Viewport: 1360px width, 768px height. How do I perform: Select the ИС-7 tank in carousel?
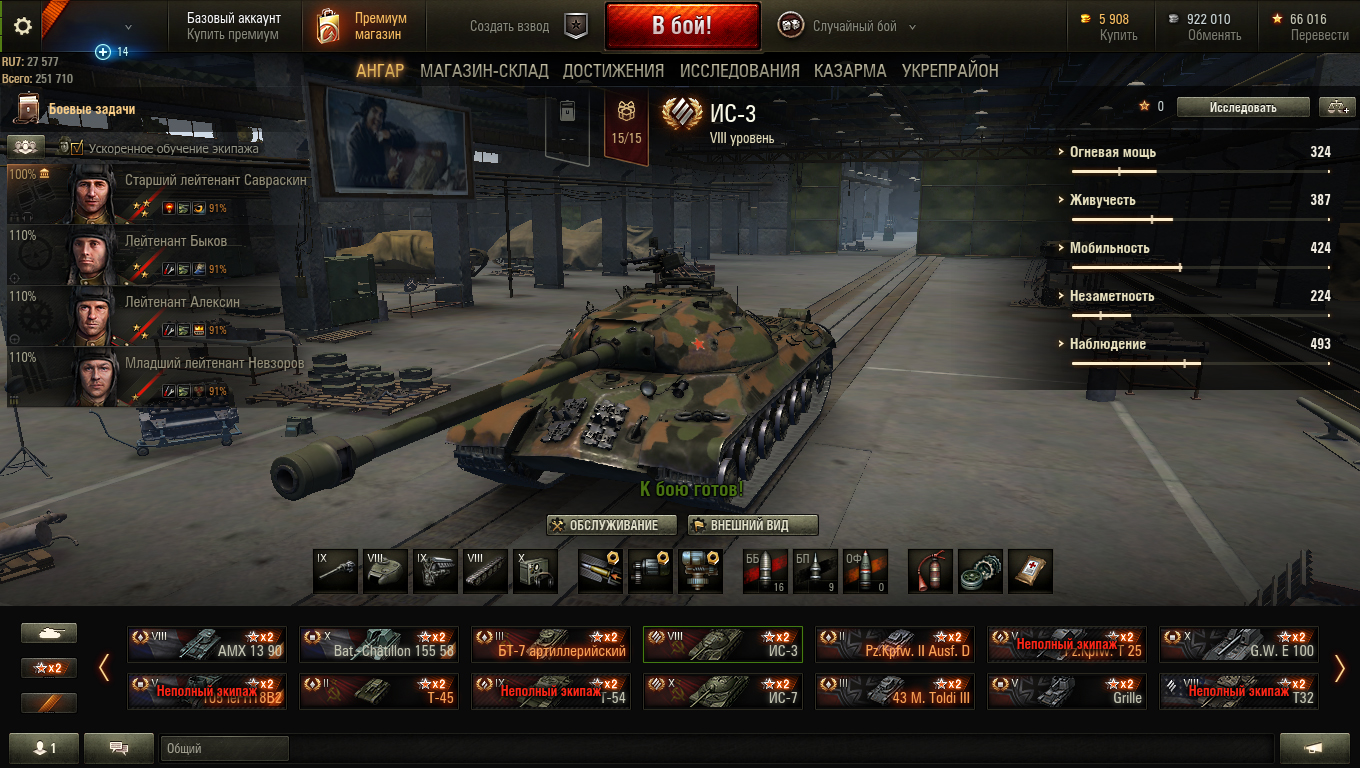[722, 691]
